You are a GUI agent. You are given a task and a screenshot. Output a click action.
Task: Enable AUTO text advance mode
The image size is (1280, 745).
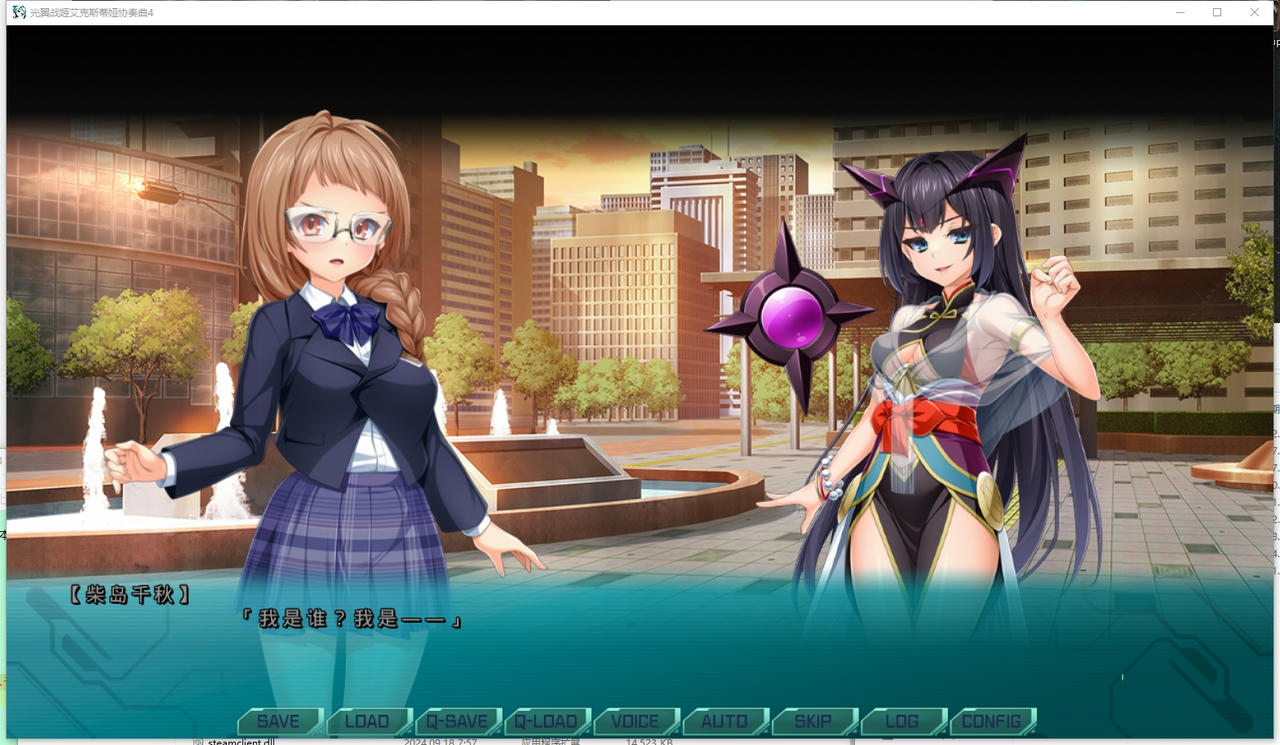[x=724, y=720]
